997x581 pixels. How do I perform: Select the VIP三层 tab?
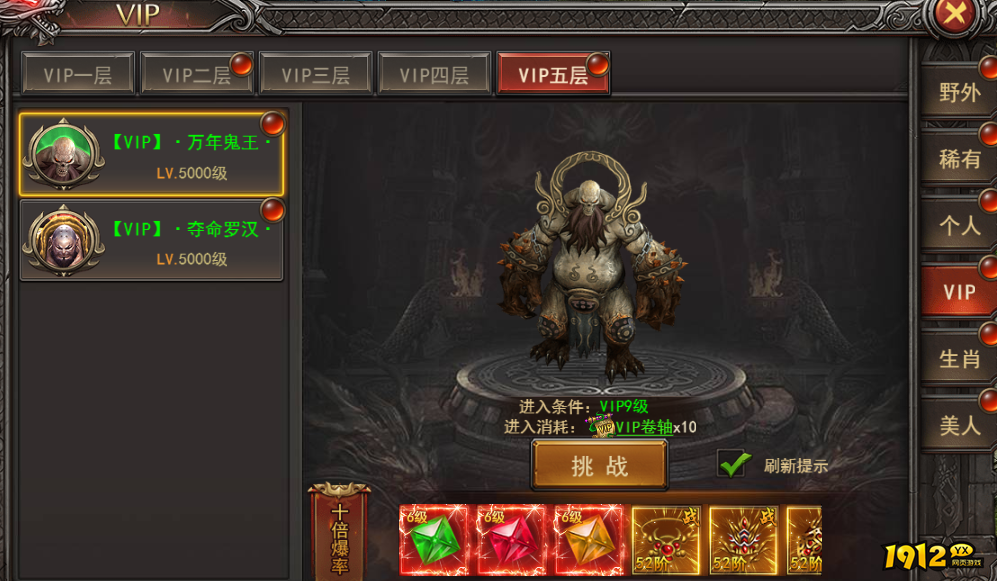[315, 75]
